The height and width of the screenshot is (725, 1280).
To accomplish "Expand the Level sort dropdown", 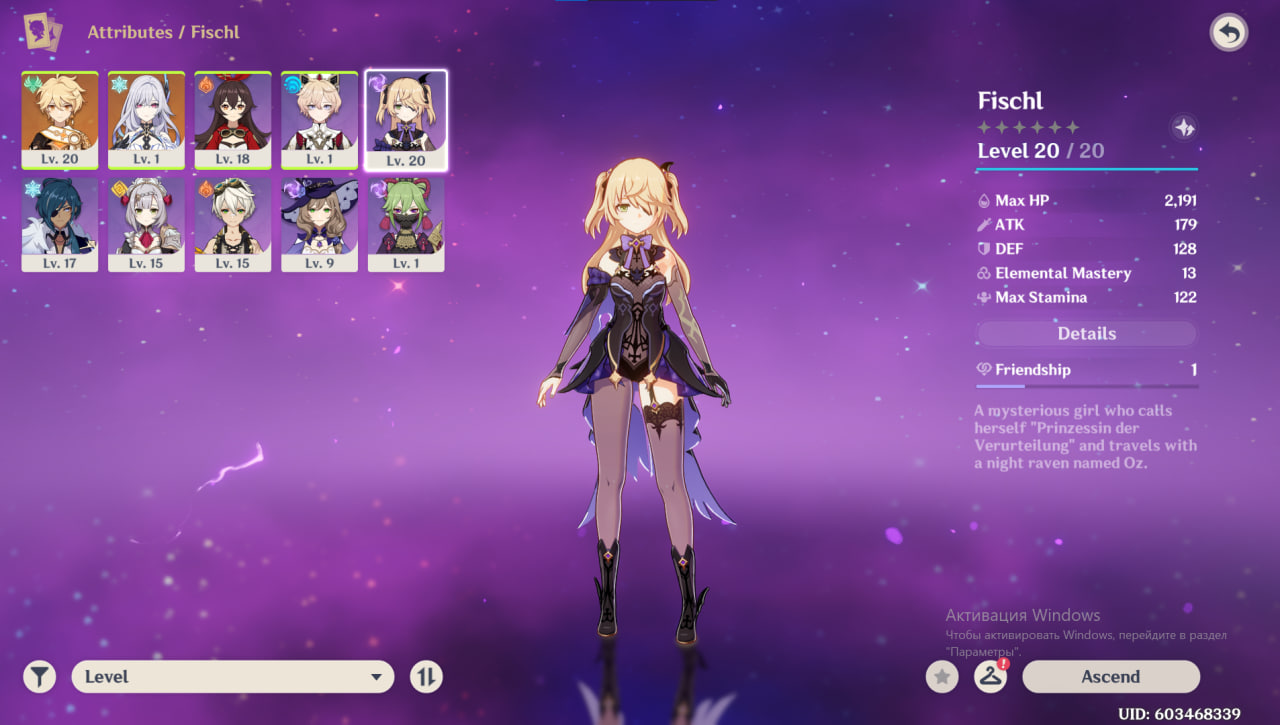I will pyautogui.click(x=232, y=677).
